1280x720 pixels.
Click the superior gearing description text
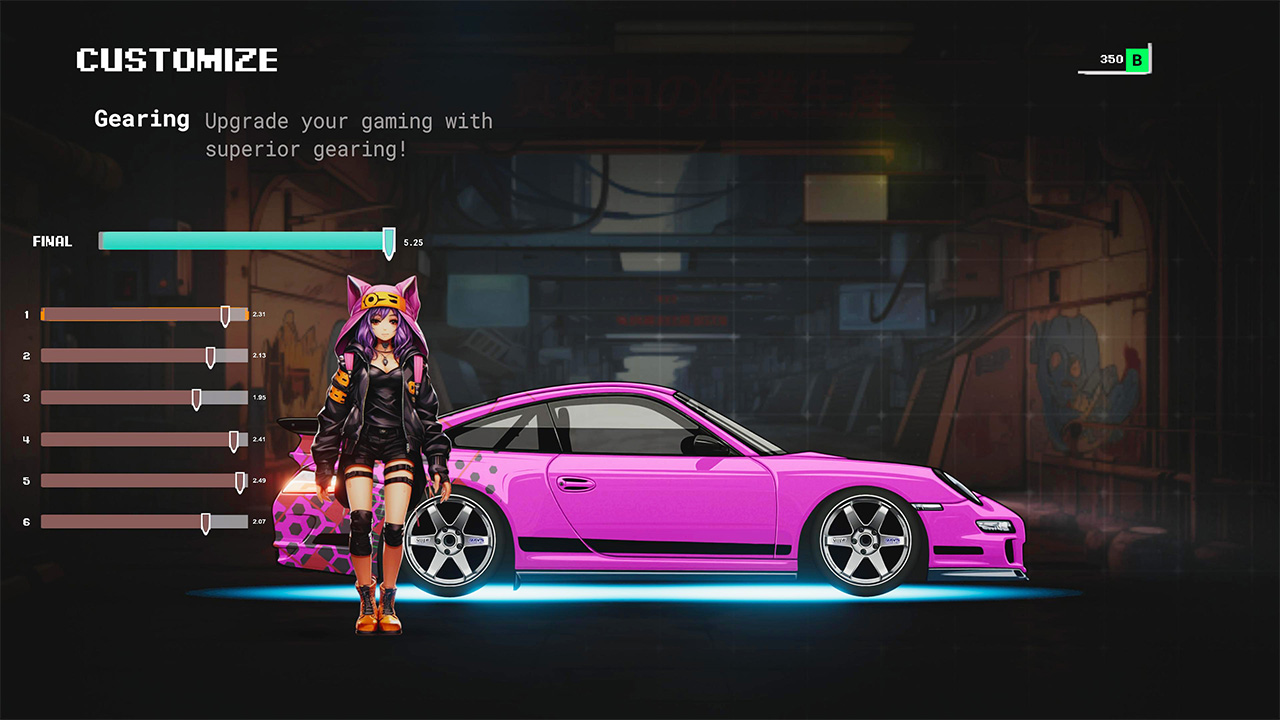coord(348,135)
